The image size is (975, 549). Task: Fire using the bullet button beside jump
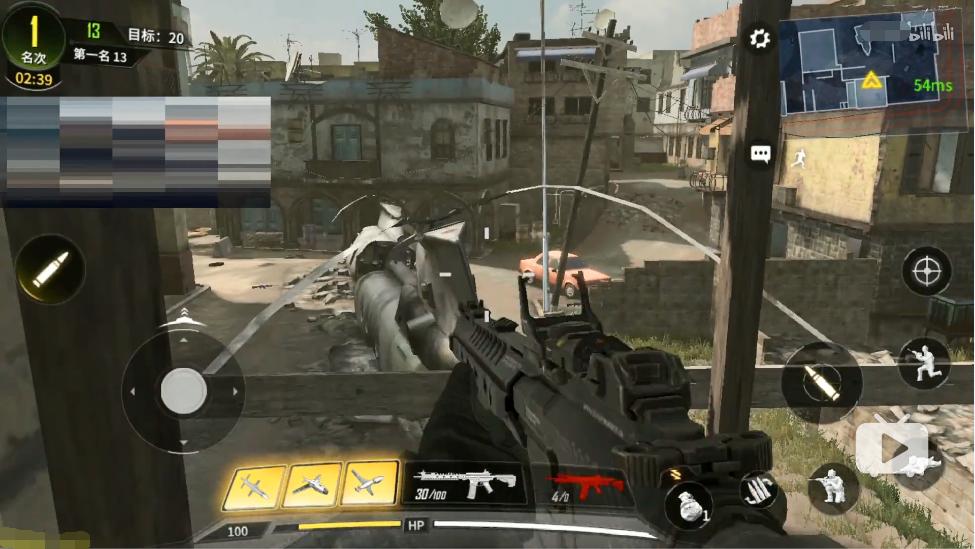point(822,383)
